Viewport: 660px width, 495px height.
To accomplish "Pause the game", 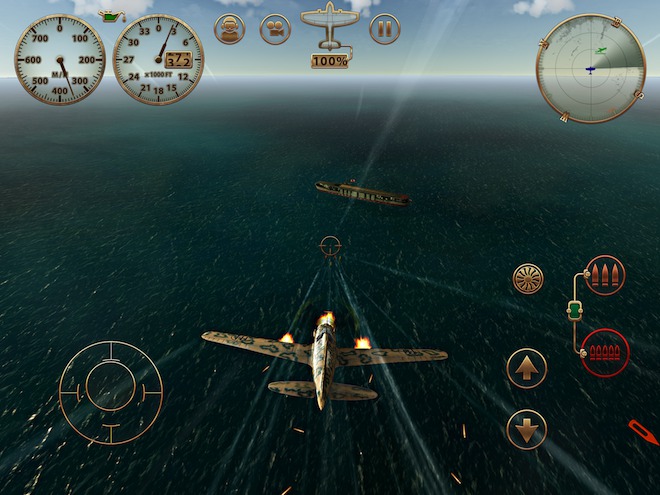I will [x=384, y=29].
